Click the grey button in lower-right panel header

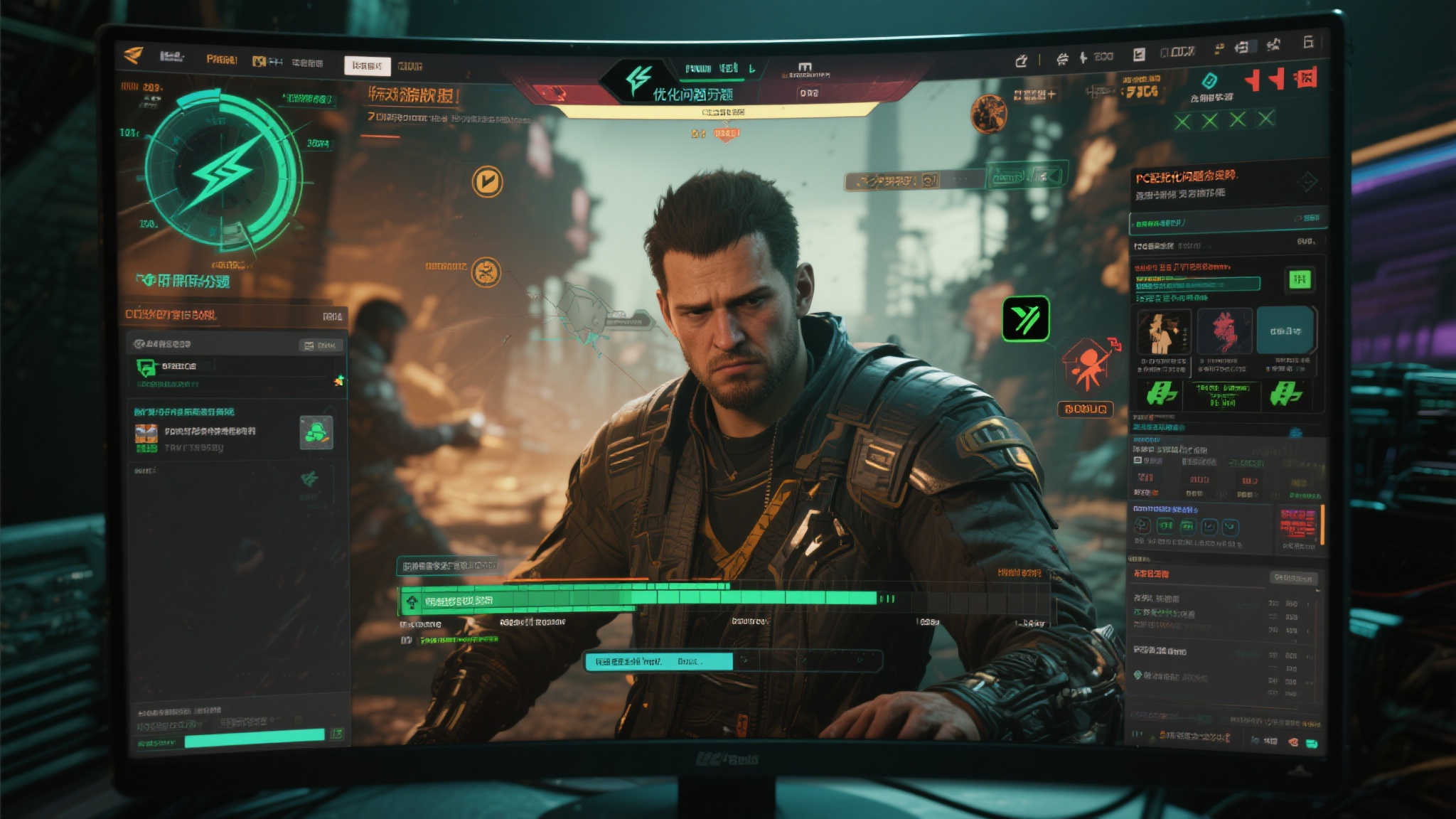click(x=1292, y=578)
